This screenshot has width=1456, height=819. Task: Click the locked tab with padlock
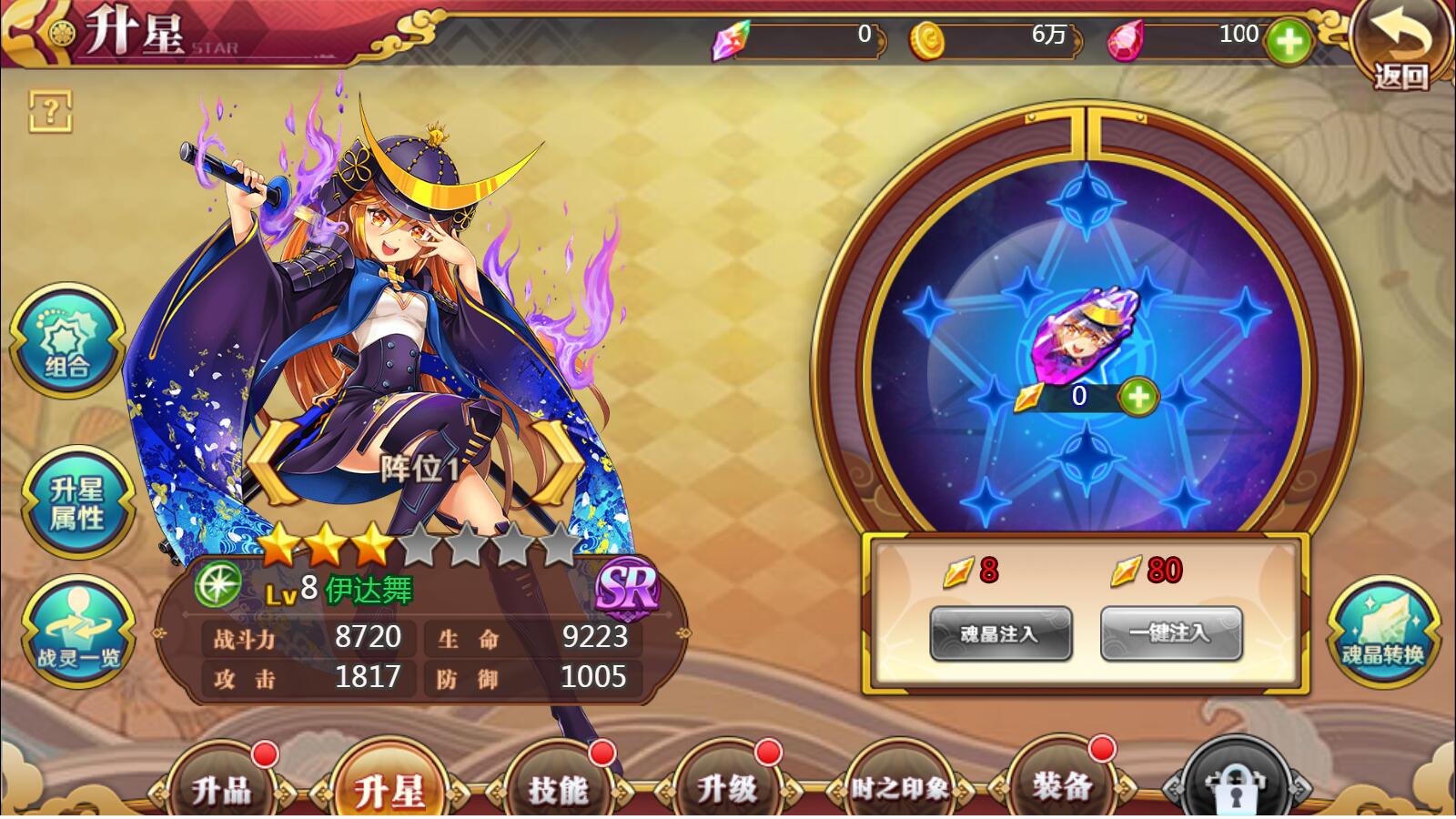pos(1235,786)
